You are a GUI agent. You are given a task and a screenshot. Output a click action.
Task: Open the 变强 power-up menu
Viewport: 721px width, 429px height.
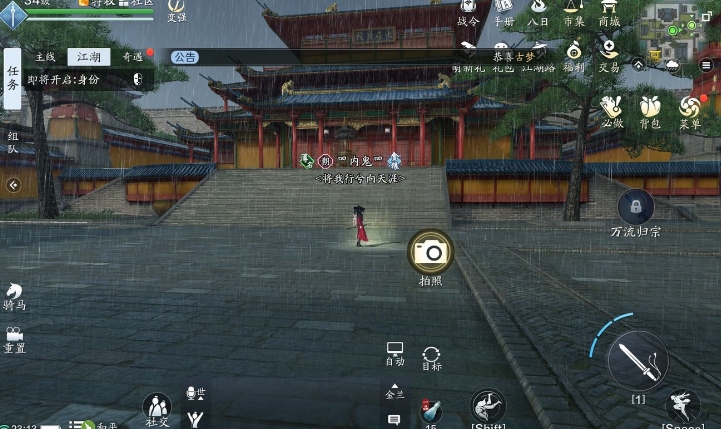click(176, 8)
